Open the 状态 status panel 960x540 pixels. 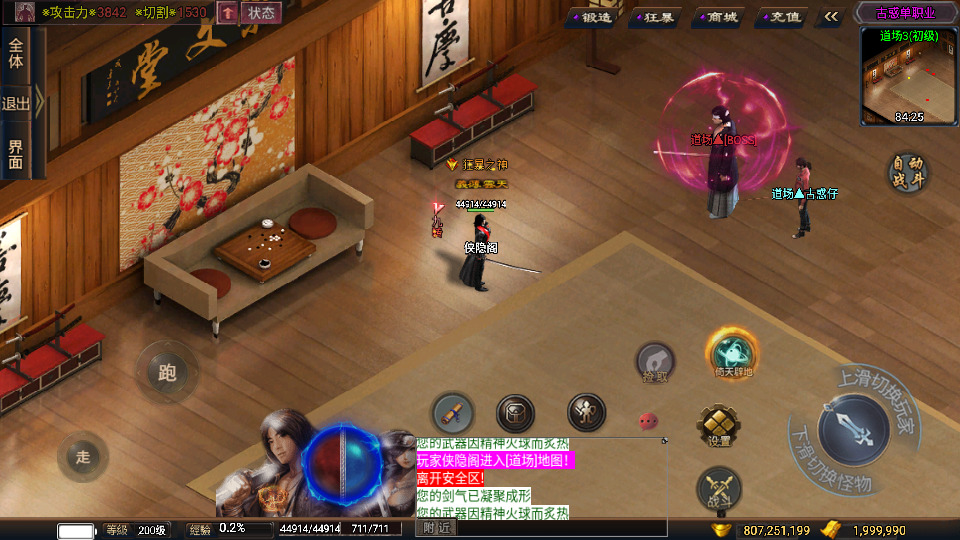tap(260, 12)
